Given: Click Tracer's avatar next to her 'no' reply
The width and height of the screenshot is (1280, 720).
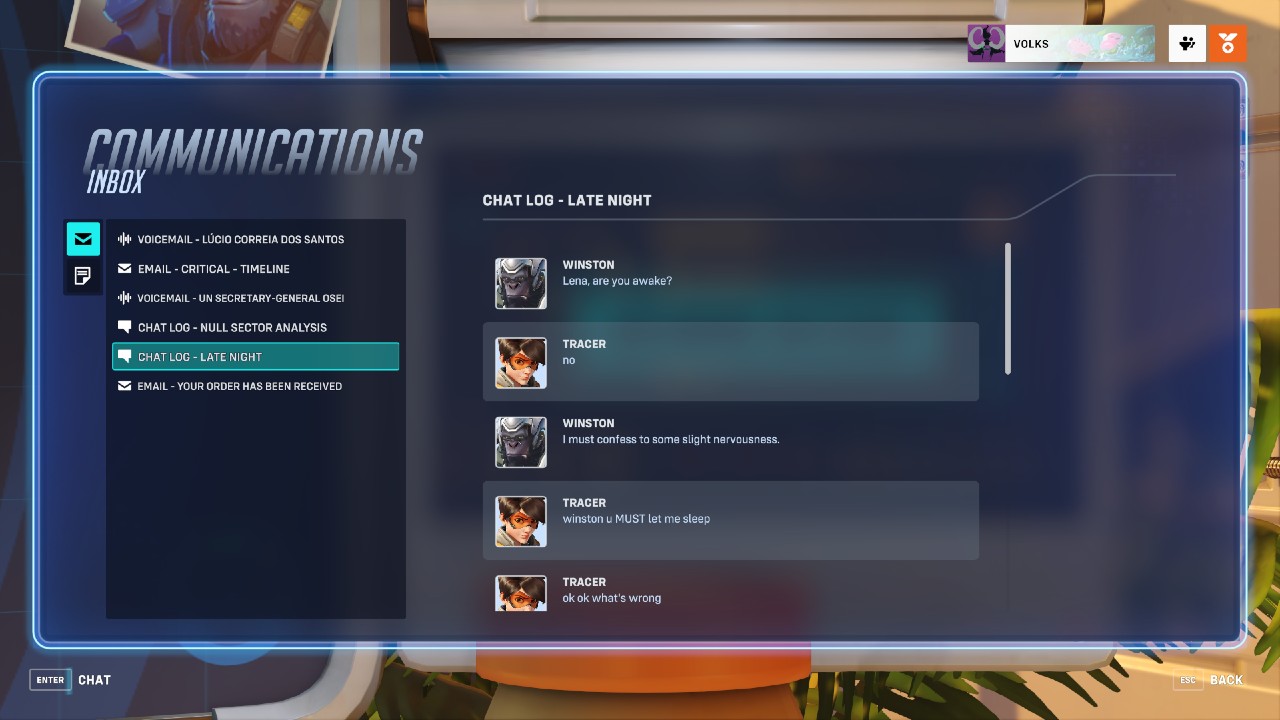Looking at the screenshot, I should point(520,363).
